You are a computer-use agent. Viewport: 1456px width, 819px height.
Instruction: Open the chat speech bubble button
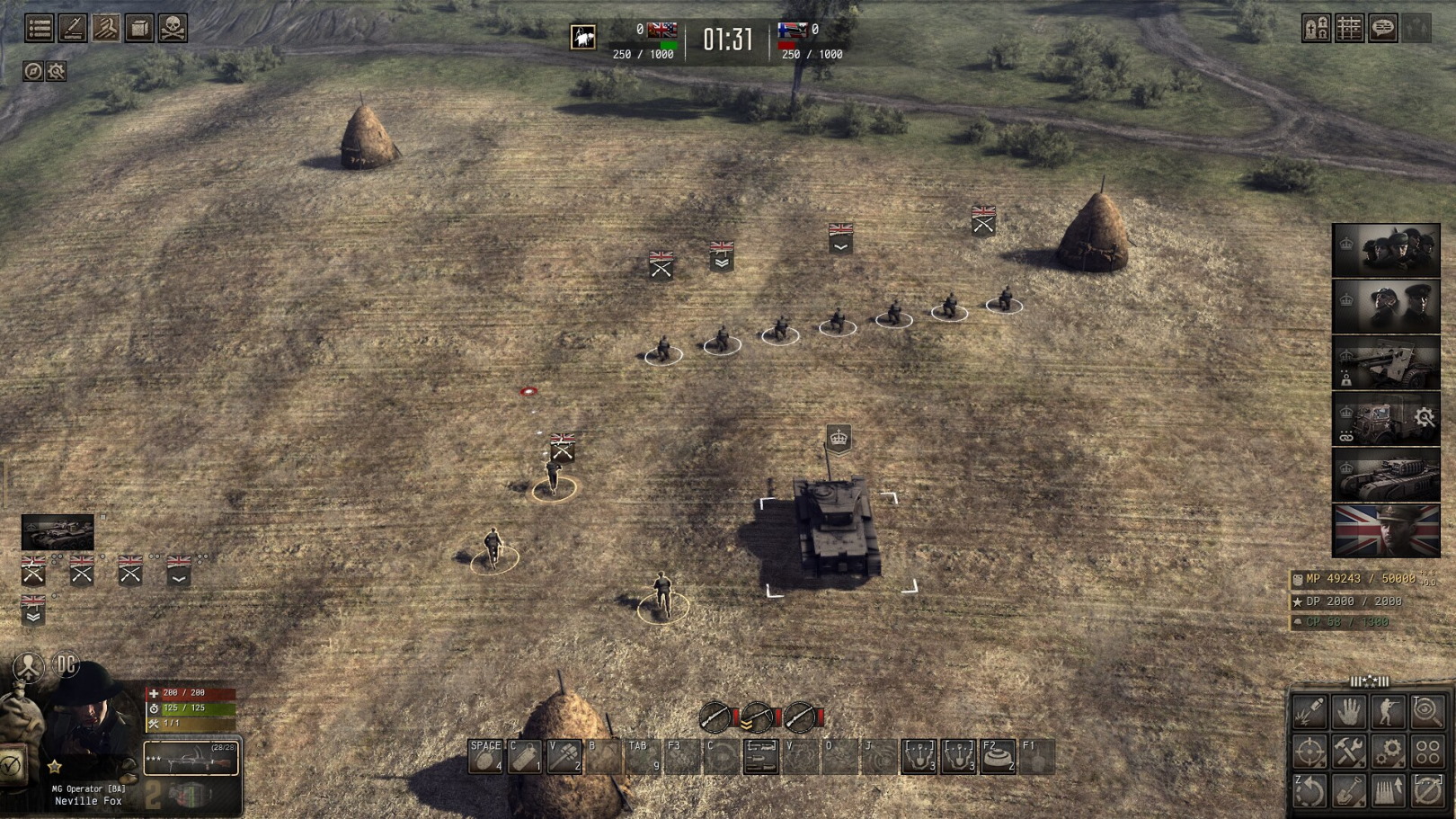[1383, 29]
